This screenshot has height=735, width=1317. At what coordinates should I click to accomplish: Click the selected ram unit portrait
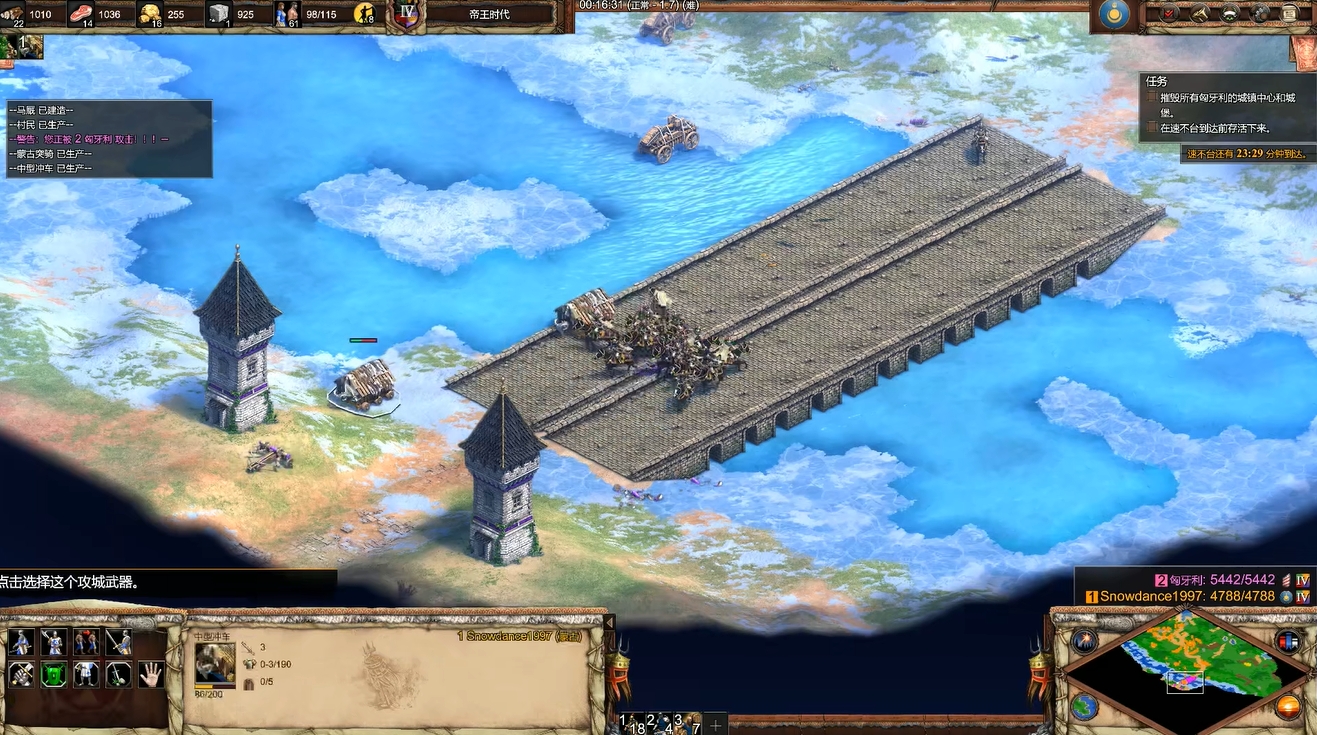215,662
